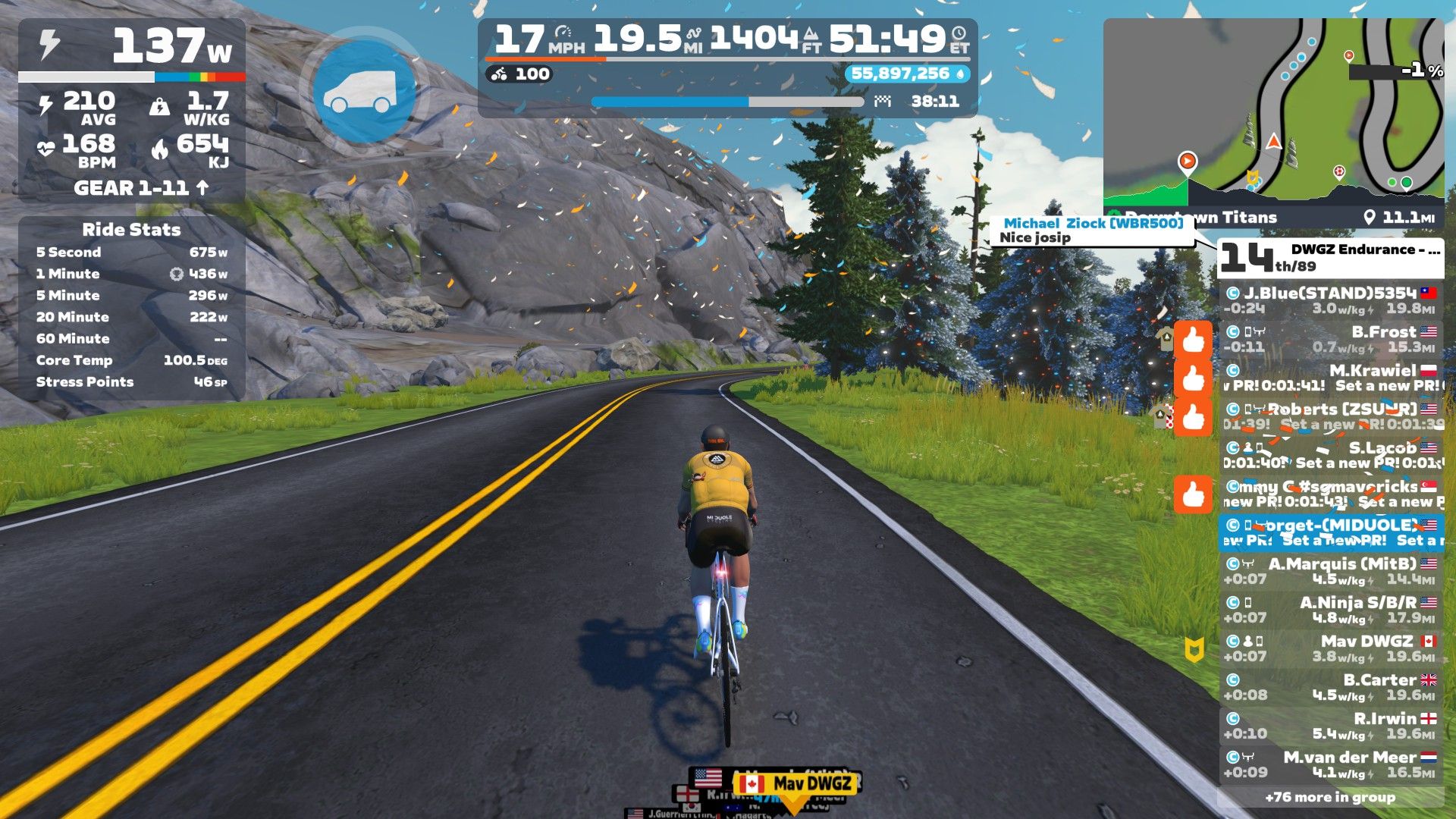Open the DWGZ Endurance event header
The width and height of the screenshot is (1456, 819).
pyautogui.click(x=1330, y=258)
